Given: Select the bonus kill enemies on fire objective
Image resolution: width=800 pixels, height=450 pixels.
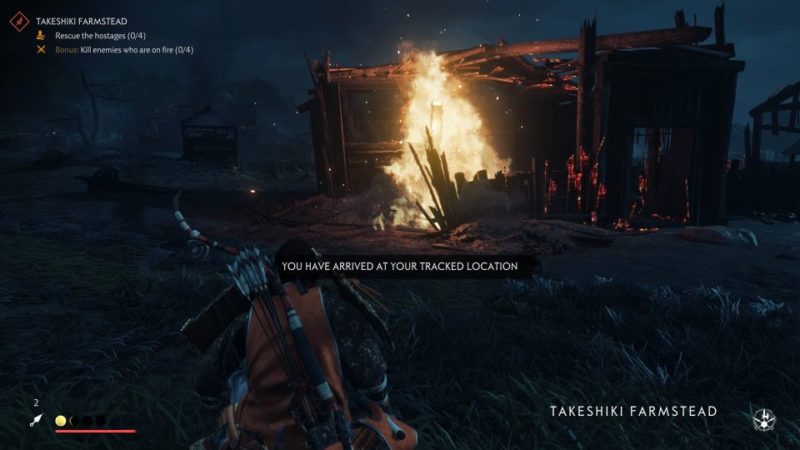Looking at the screenshot, I should (x=124, y=48).
